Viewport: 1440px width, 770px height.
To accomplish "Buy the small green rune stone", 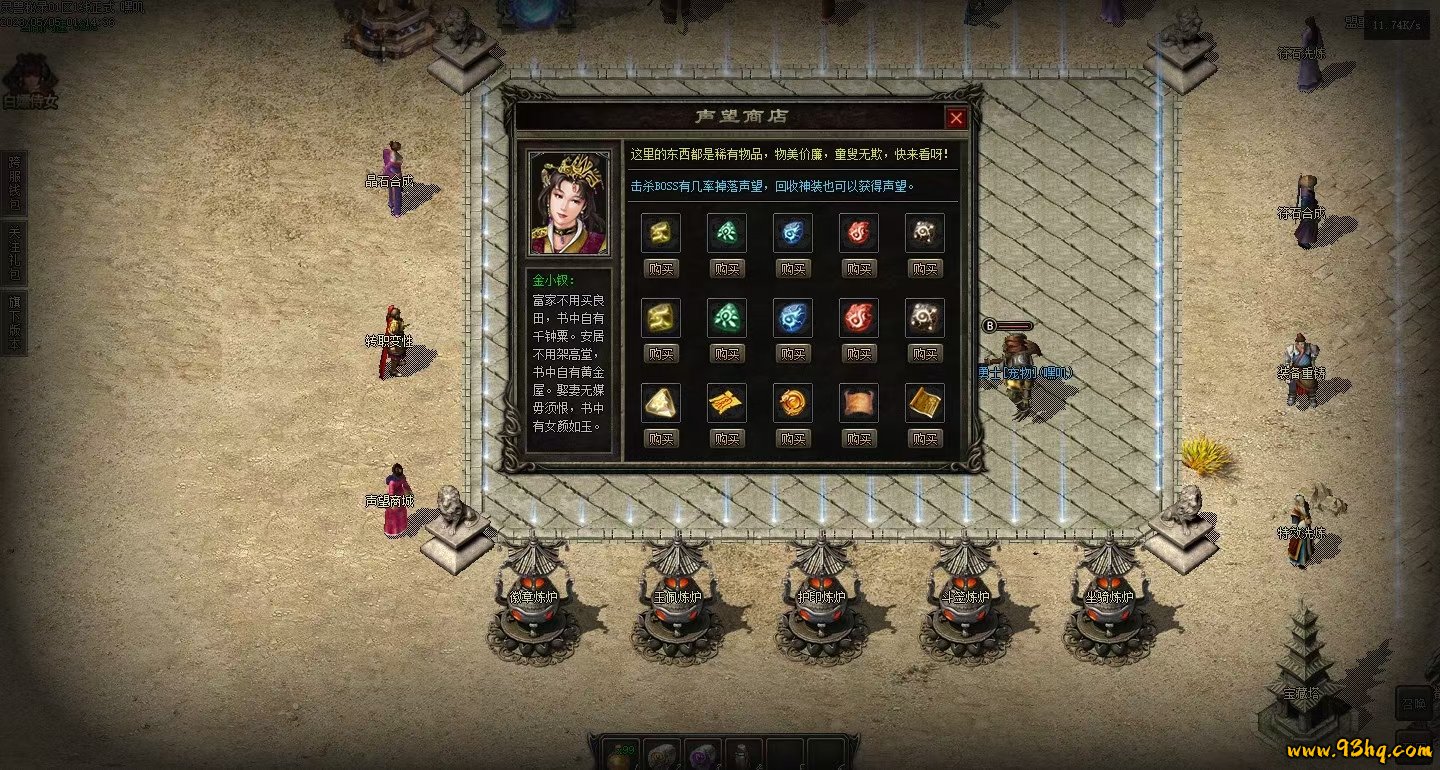I will pos(727,268).
